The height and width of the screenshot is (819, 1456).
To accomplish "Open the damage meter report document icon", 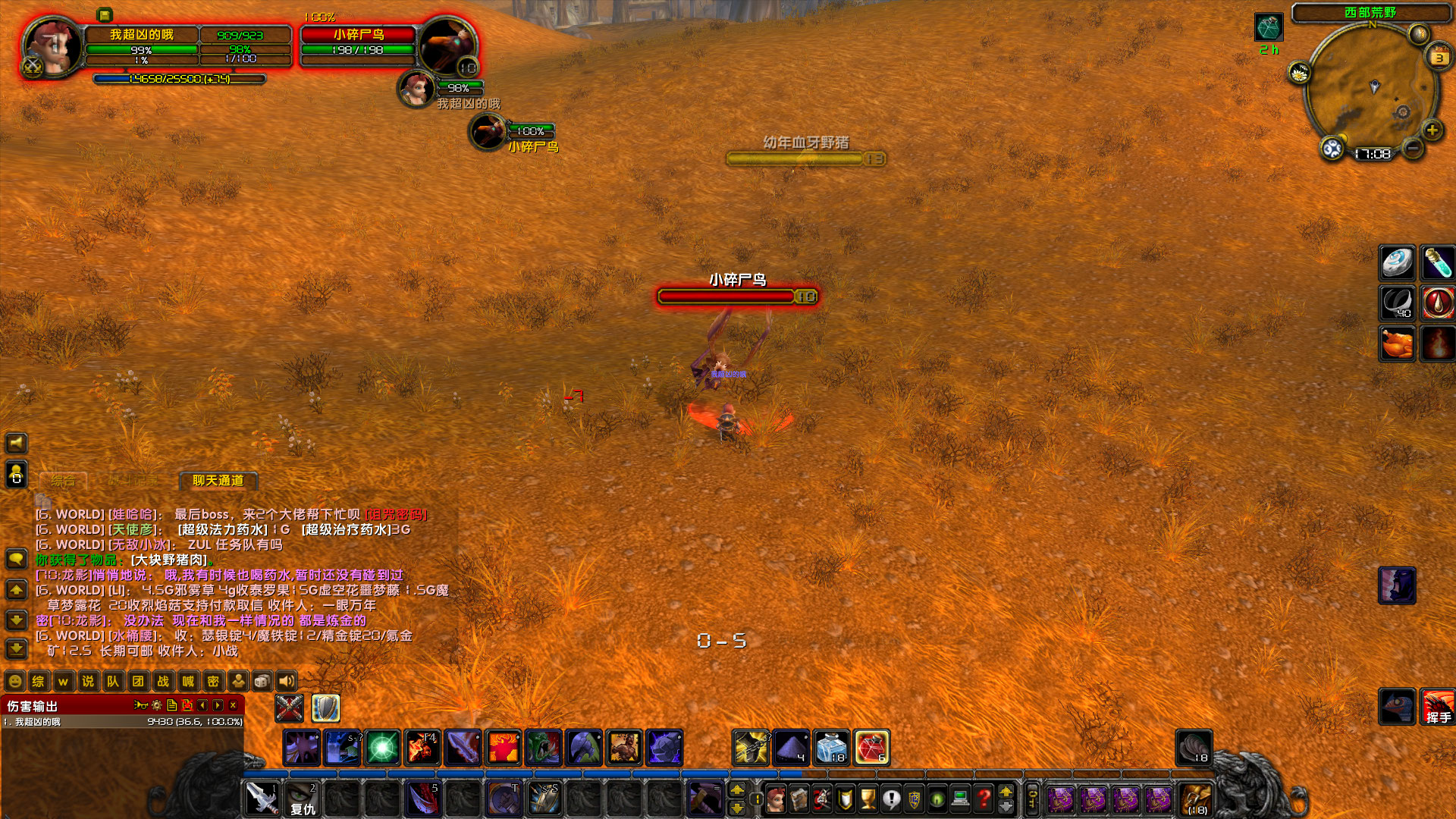I will coord(172,706).
